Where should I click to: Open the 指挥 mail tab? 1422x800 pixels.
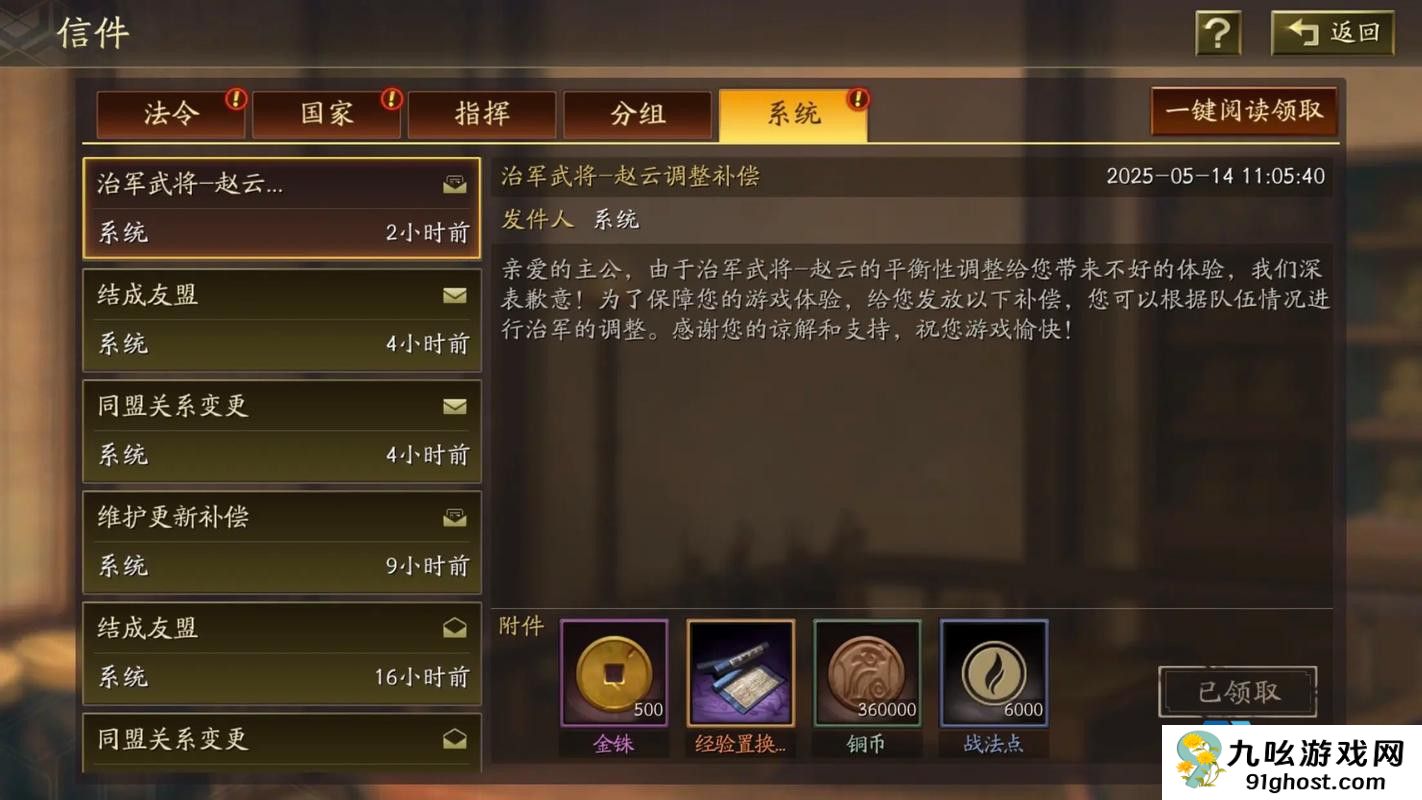pos(483,114)
